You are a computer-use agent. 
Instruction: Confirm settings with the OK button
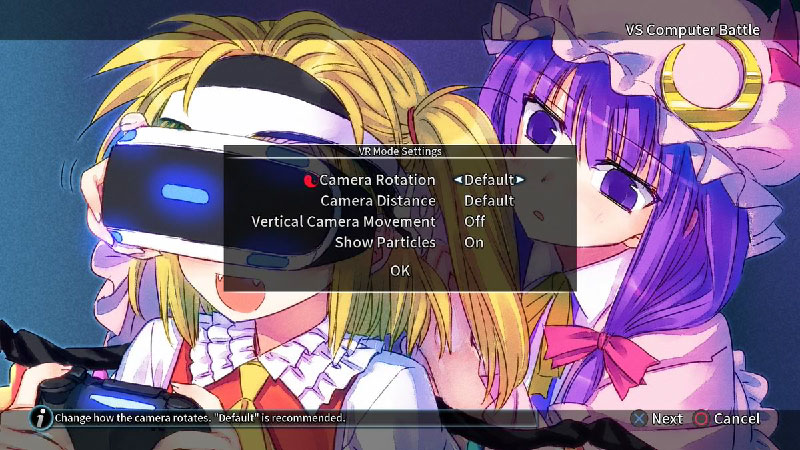coord(400,270)
